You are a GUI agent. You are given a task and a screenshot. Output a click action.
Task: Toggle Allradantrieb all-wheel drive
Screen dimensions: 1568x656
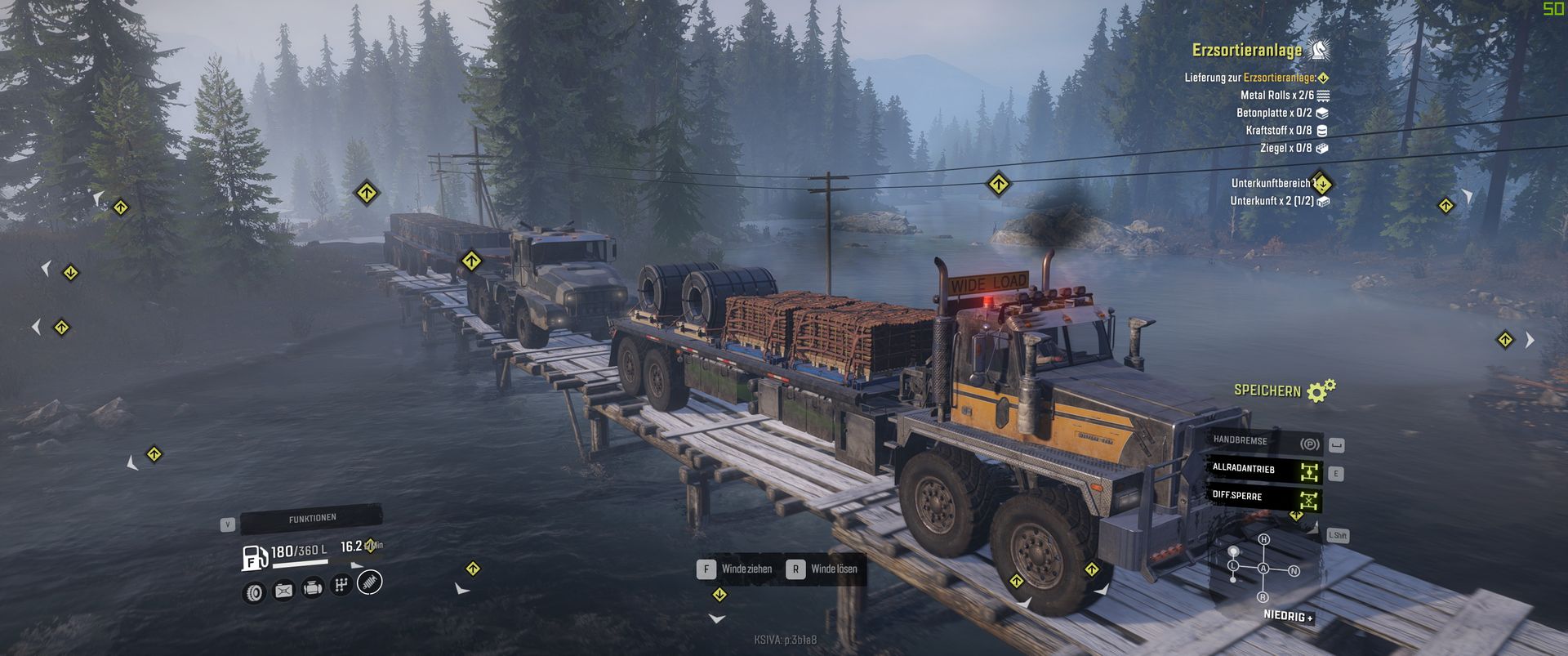coord(1264,470)
